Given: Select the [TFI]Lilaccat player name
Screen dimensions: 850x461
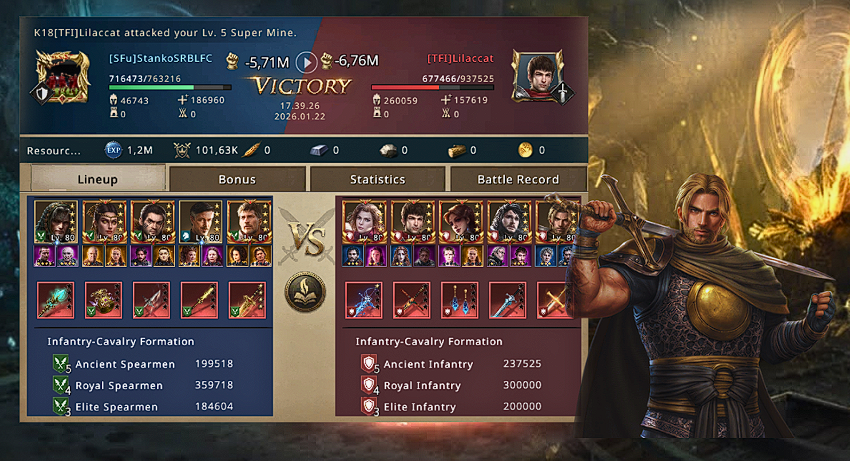Looking at the screenshot, I should 460,59.
